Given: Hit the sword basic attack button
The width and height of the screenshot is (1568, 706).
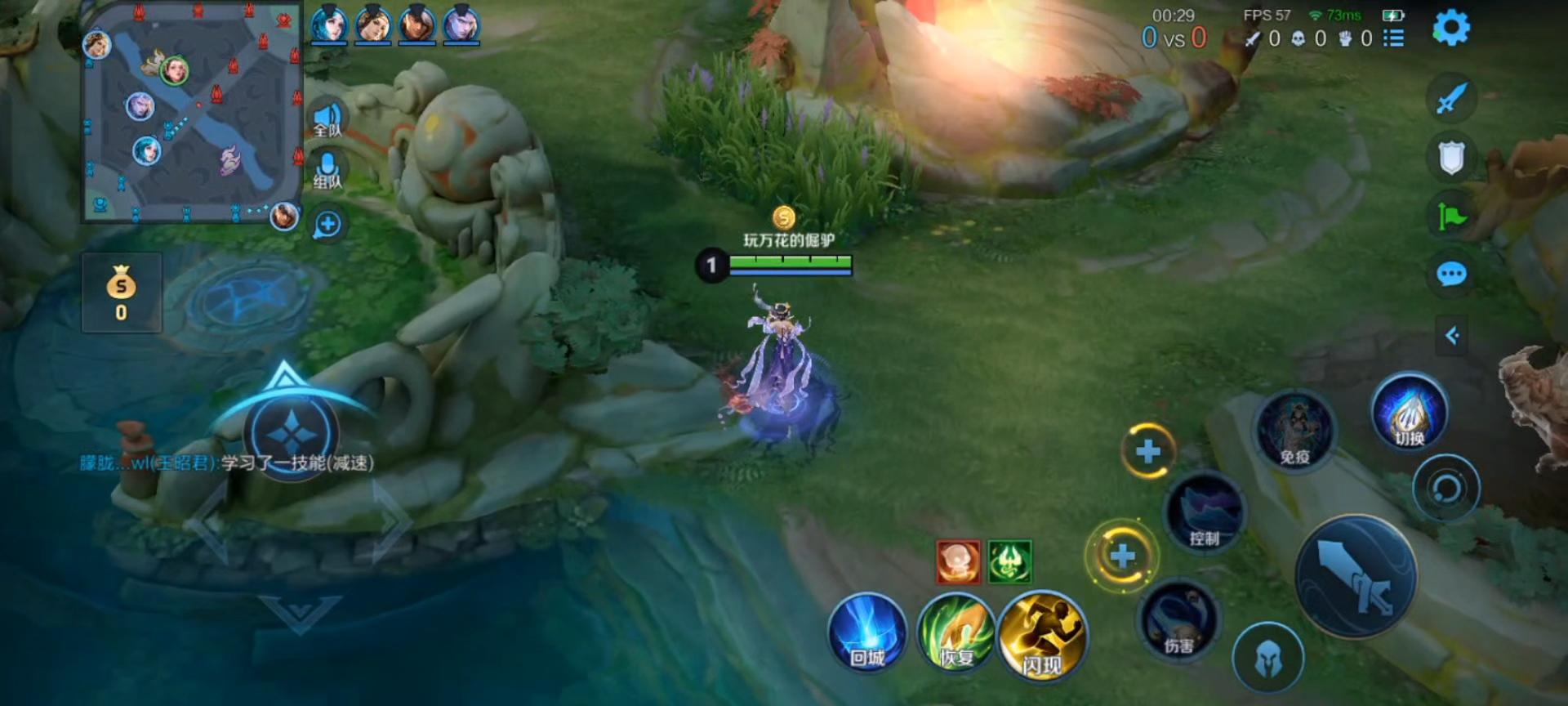Looking at the screenshot, I should tap(1356, 576).
